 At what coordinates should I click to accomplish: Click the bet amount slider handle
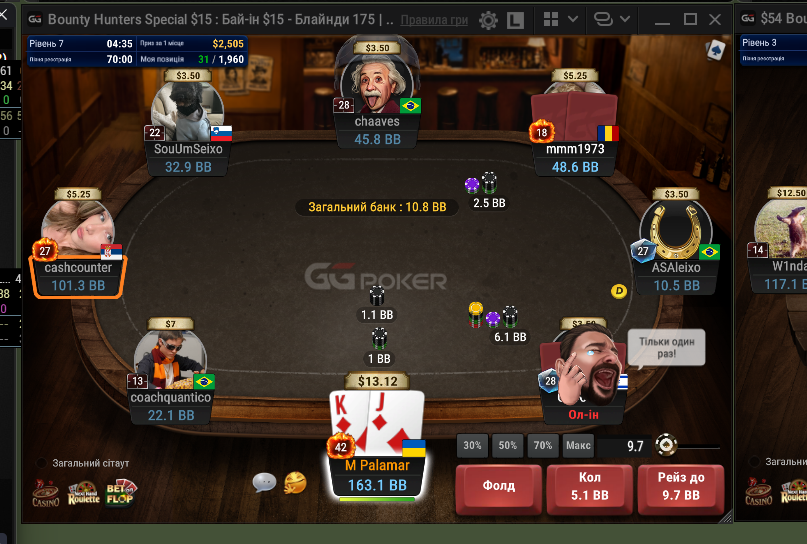coord(665,446)
